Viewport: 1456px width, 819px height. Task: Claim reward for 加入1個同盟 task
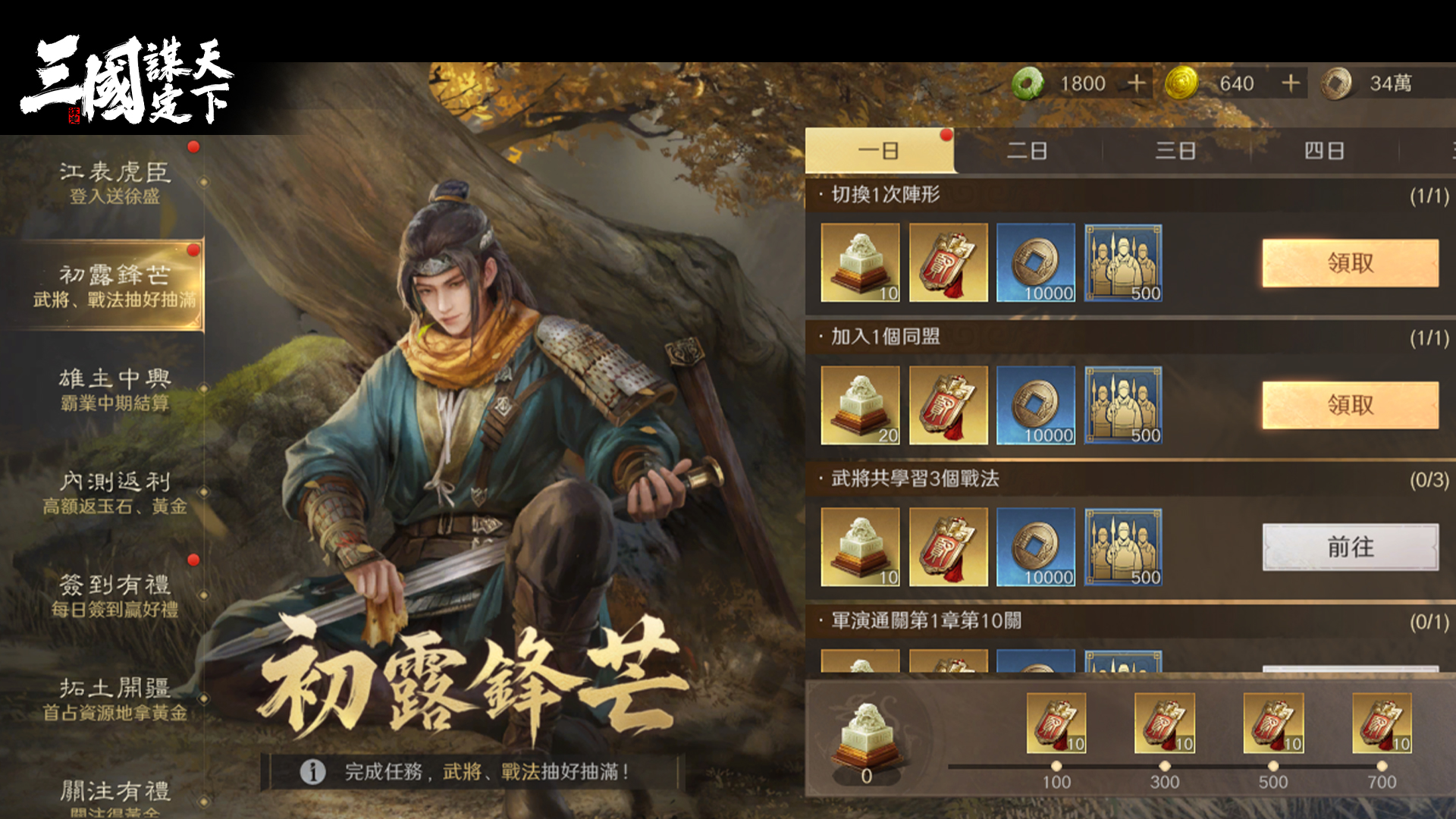click(x=1350, y=405)
